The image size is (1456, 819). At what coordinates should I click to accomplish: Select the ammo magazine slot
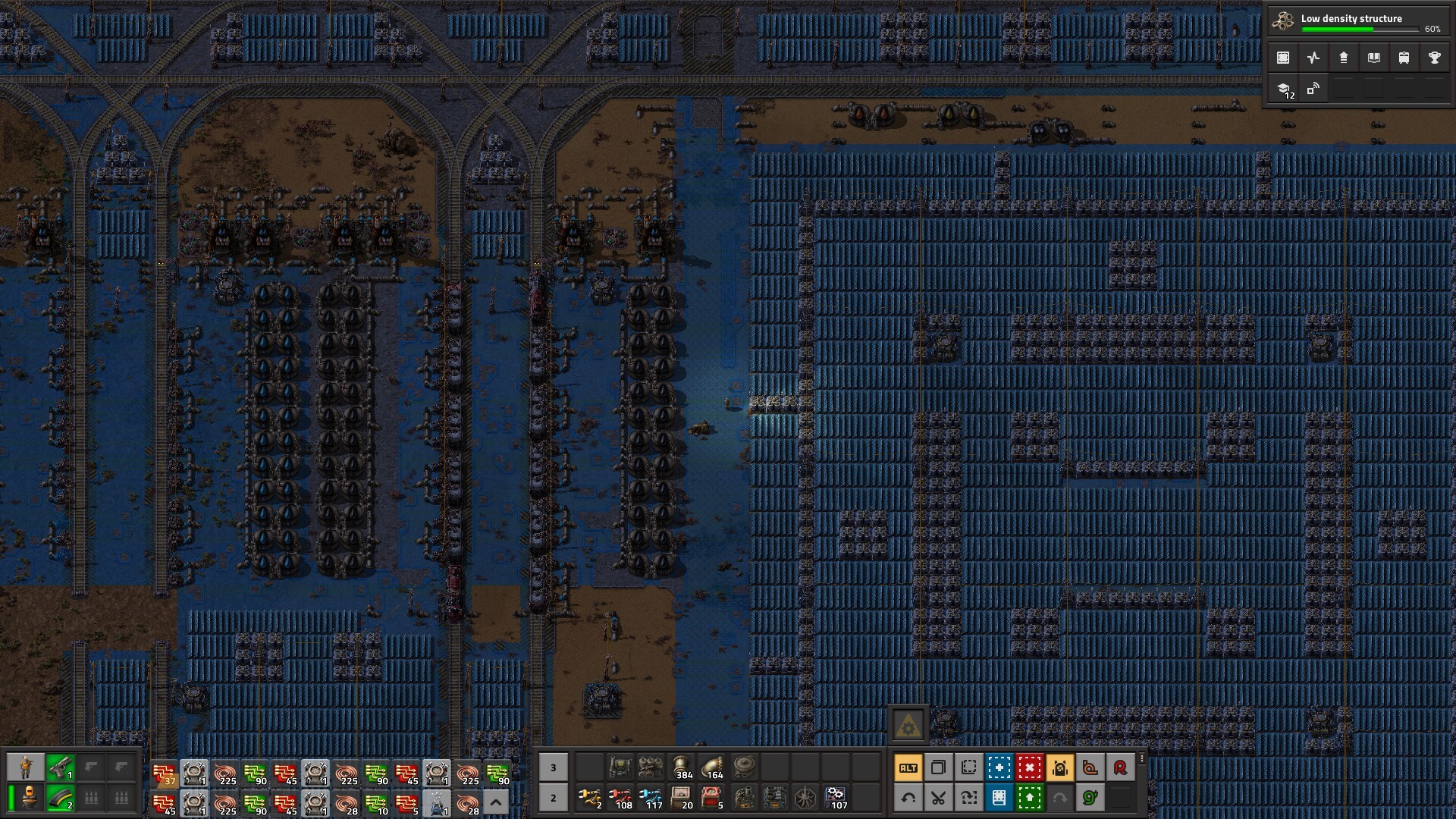(x=60, y=798)
